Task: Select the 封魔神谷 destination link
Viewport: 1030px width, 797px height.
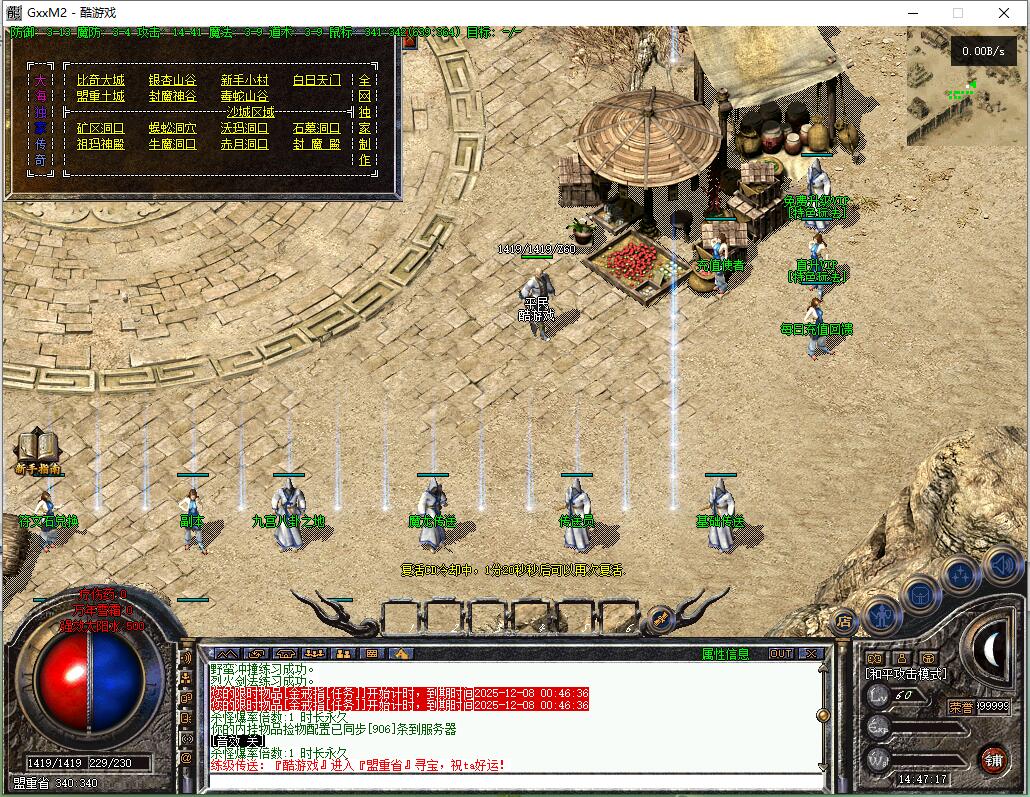Action: 173,96
